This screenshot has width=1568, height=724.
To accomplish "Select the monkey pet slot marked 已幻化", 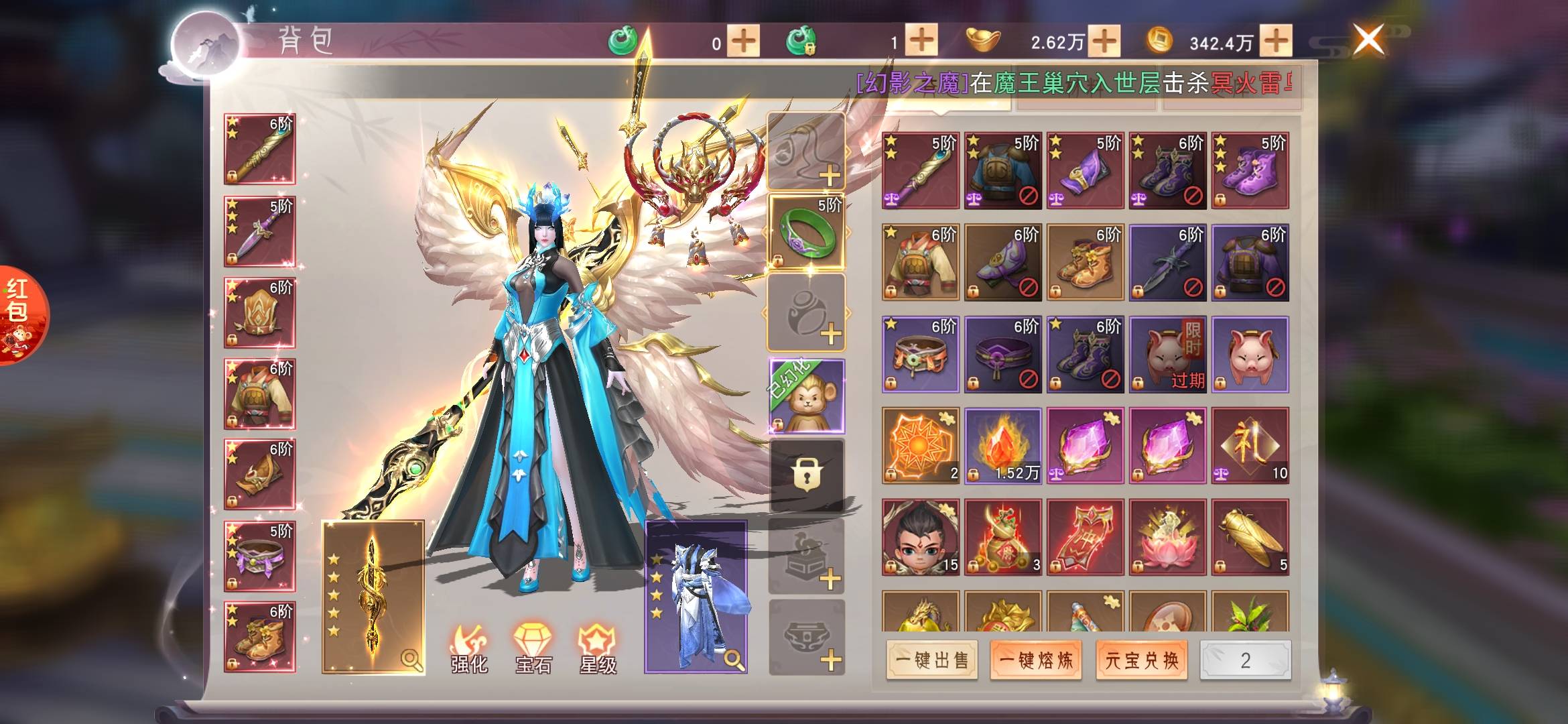I will (x=806, y=396).
